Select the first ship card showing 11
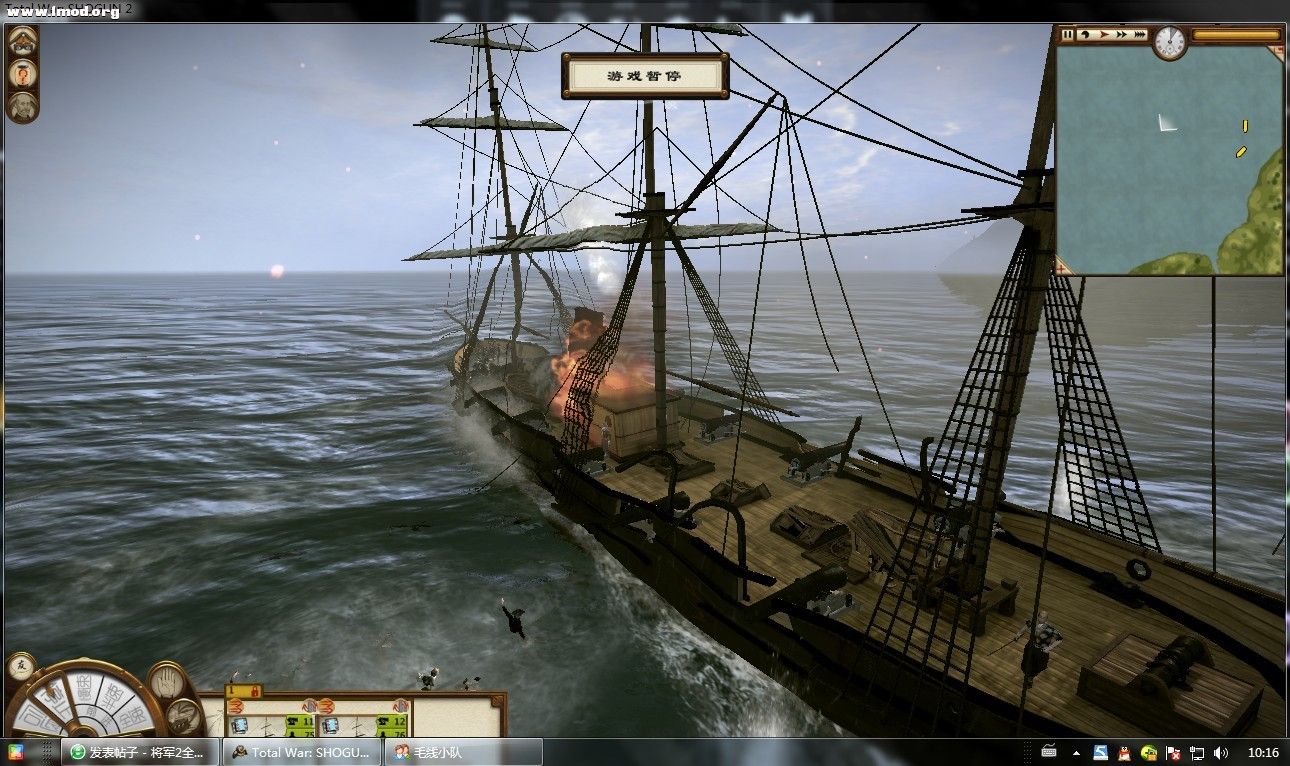The image size is (1290, 766). click(272, 720)
